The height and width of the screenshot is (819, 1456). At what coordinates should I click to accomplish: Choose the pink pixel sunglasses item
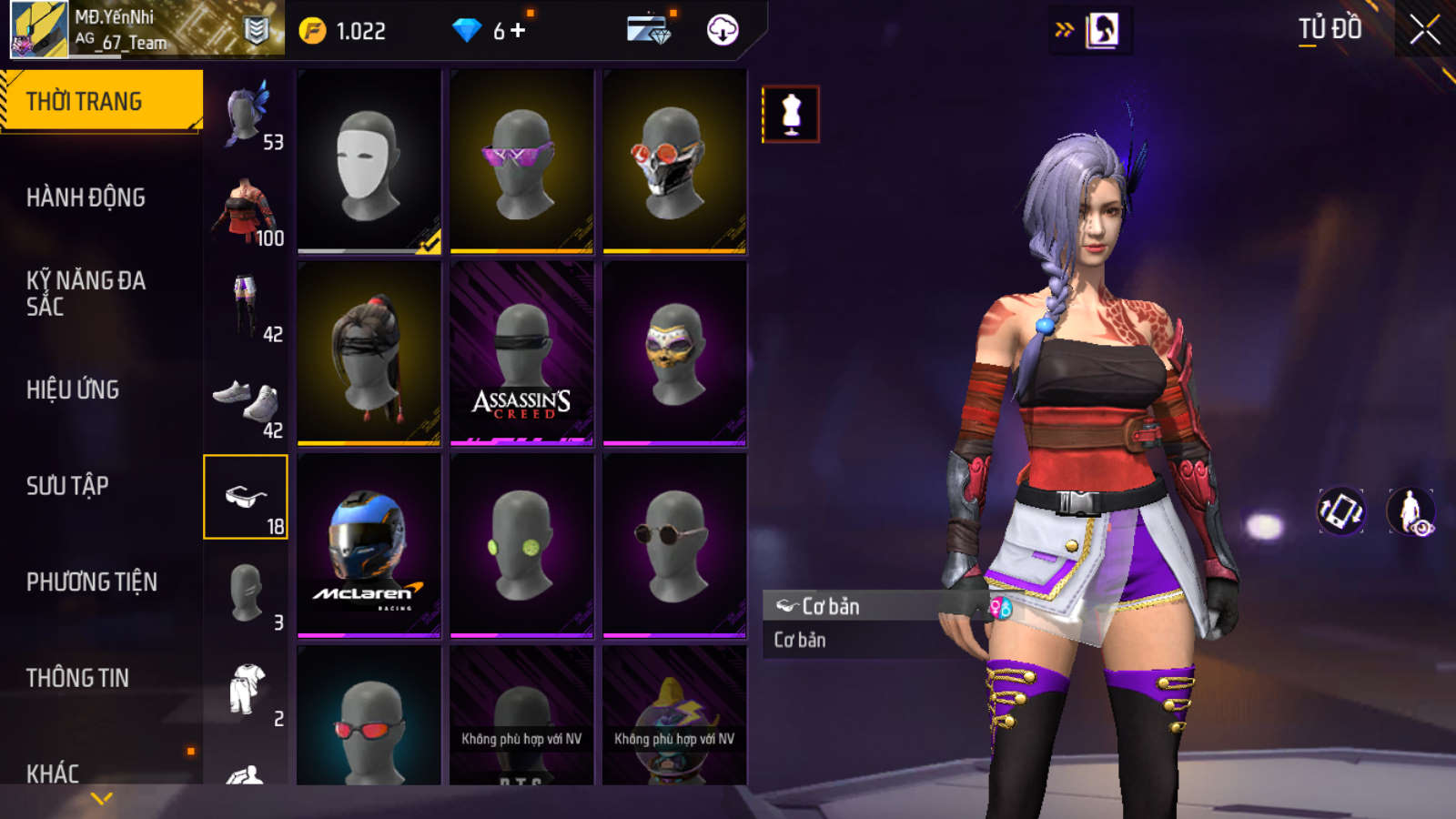pyautogui.click(x=521, y=161)
